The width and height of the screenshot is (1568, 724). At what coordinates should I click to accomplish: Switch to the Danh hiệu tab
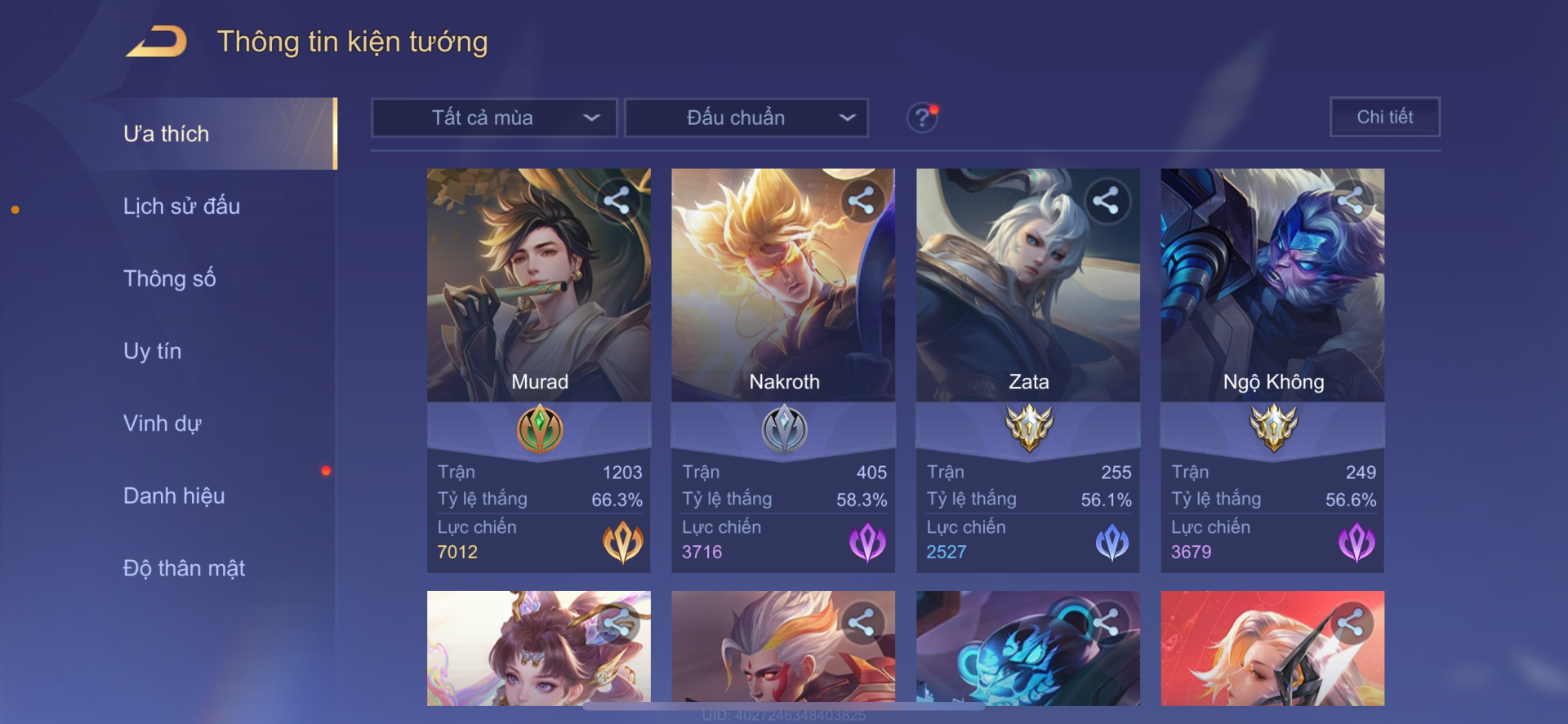(x=174, y=495)
